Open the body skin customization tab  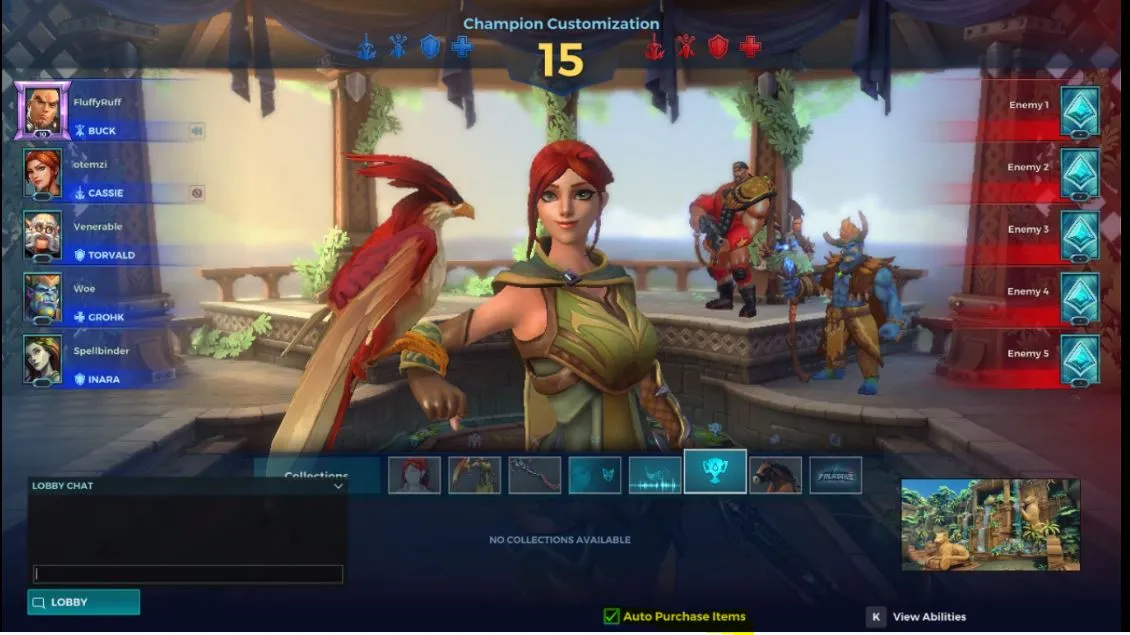[x=474, y=475]
